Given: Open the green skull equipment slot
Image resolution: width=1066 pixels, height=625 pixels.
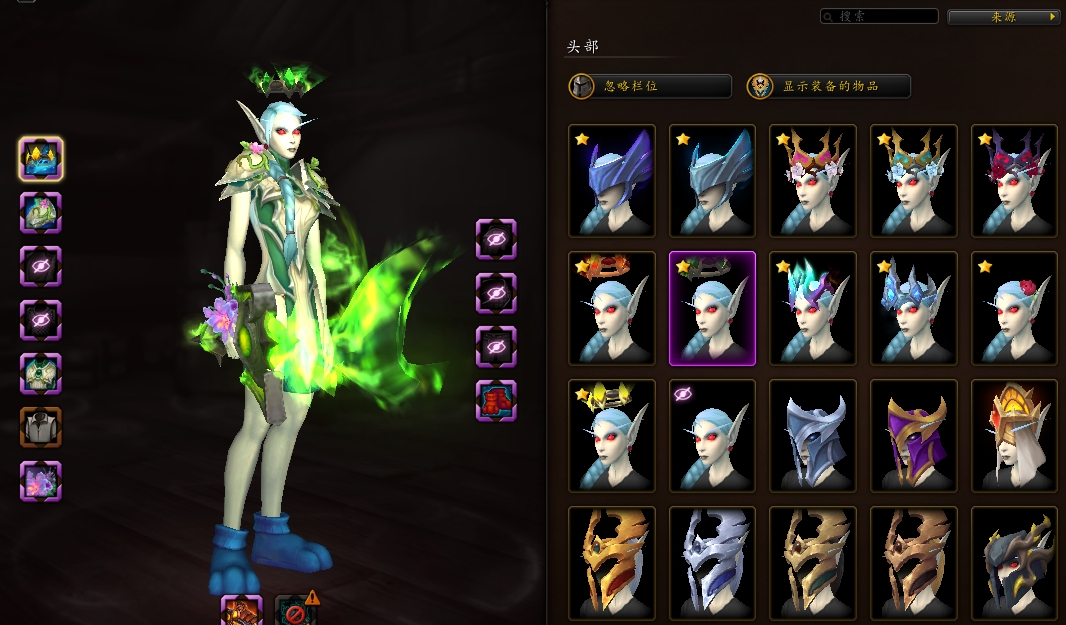Looking at the screenshot, I should [41, 374].
